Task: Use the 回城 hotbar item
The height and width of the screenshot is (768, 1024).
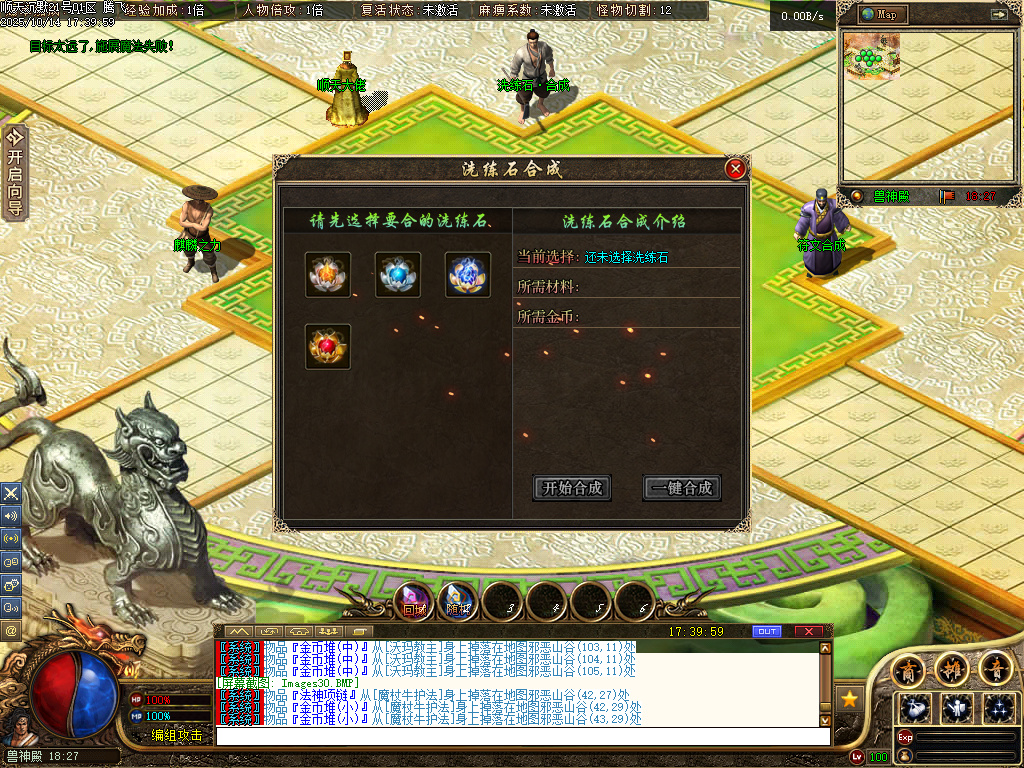Action: [415, 602]
